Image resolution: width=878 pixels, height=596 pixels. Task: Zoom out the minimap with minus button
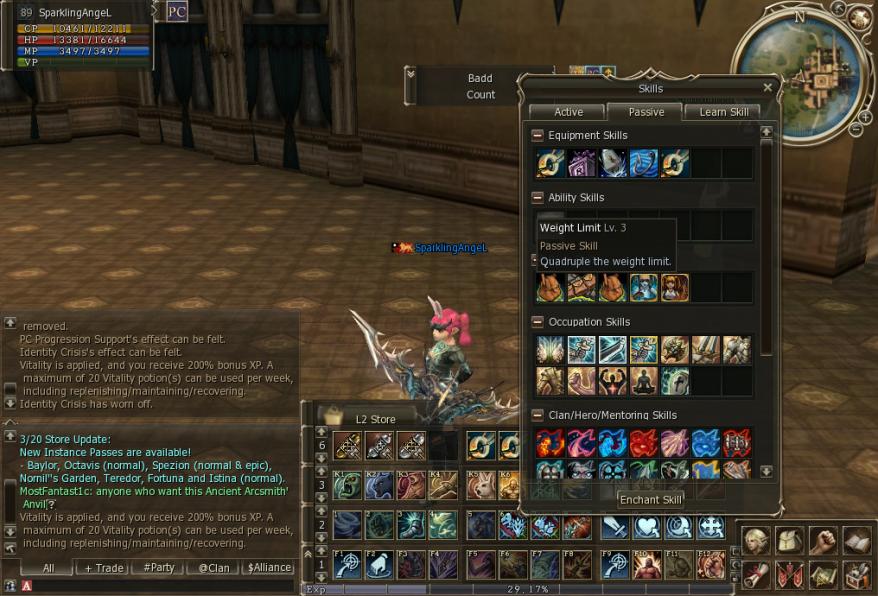(855, 129)
